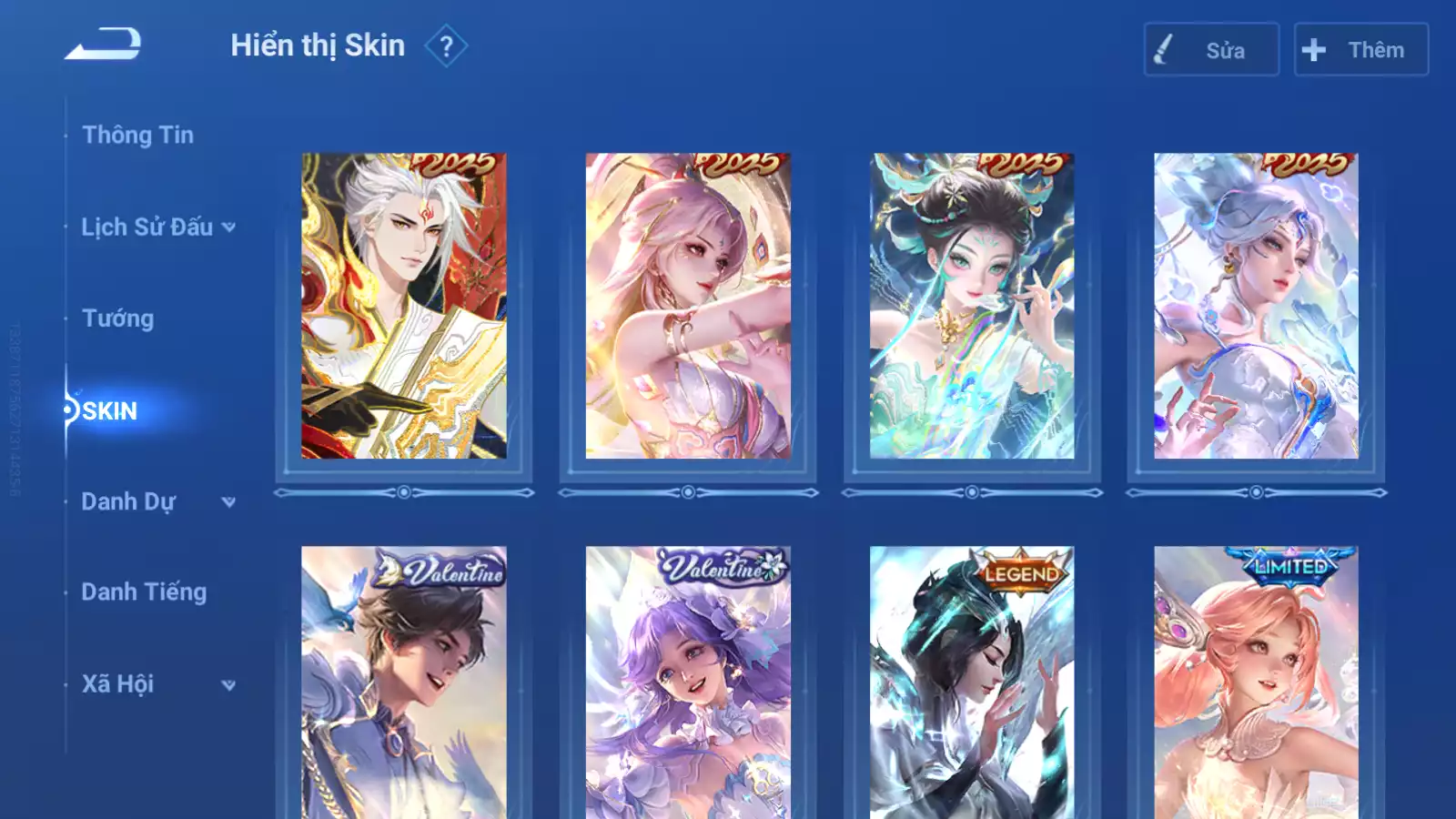Expand the Danh Dự menu
The image size is (1456, 819).
click(157, 501)
